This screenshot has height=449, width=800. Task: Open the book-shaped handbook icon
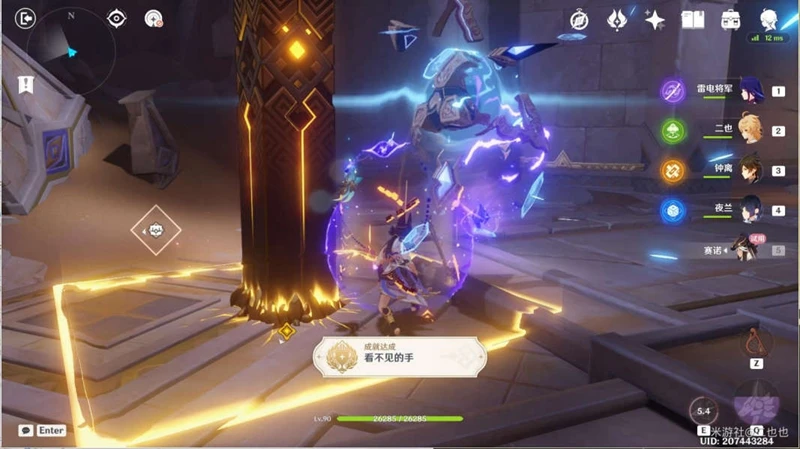point(693,19)
